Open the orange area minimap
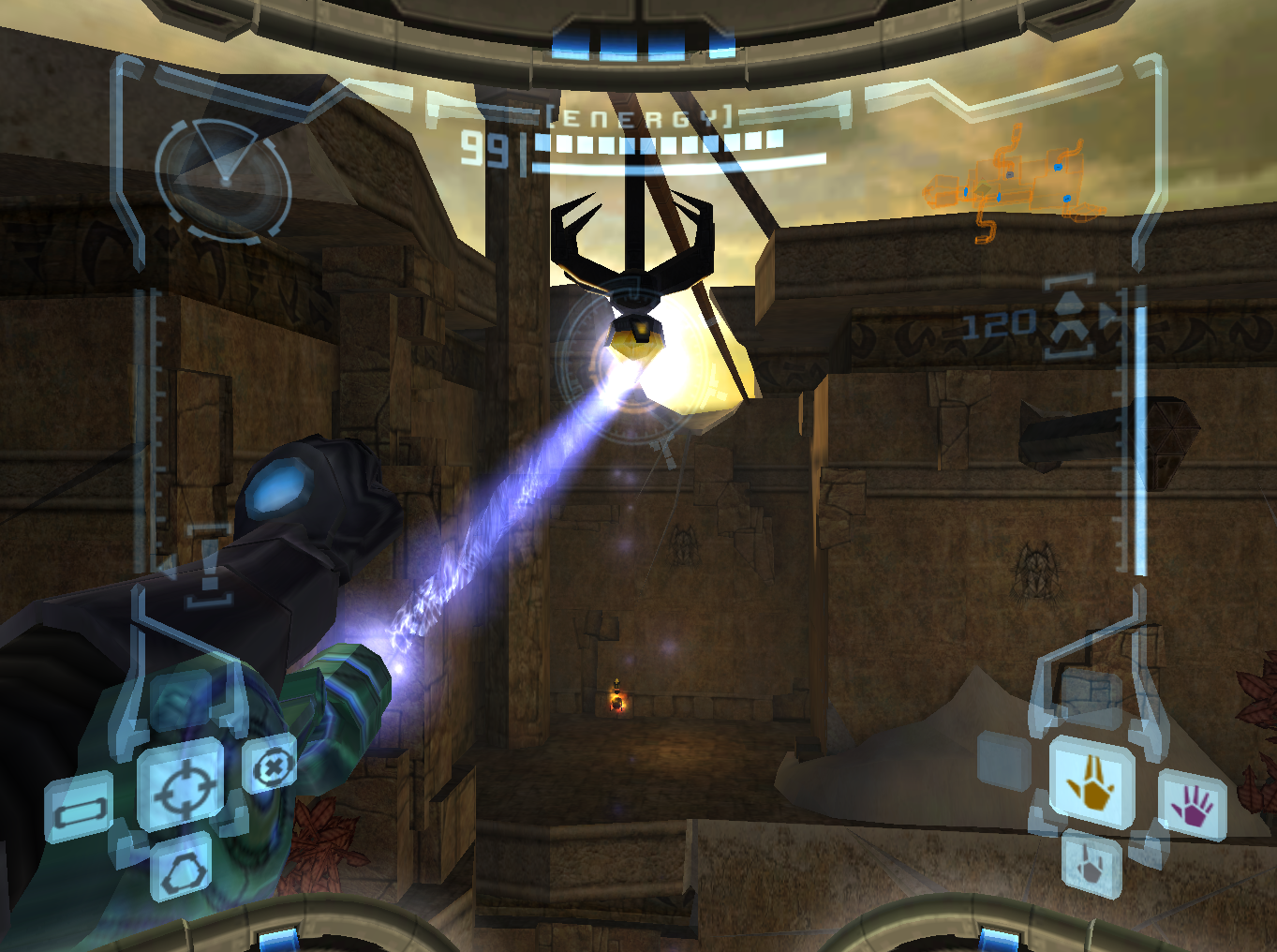The image size is (1277, 952). tap(1014, 184)
